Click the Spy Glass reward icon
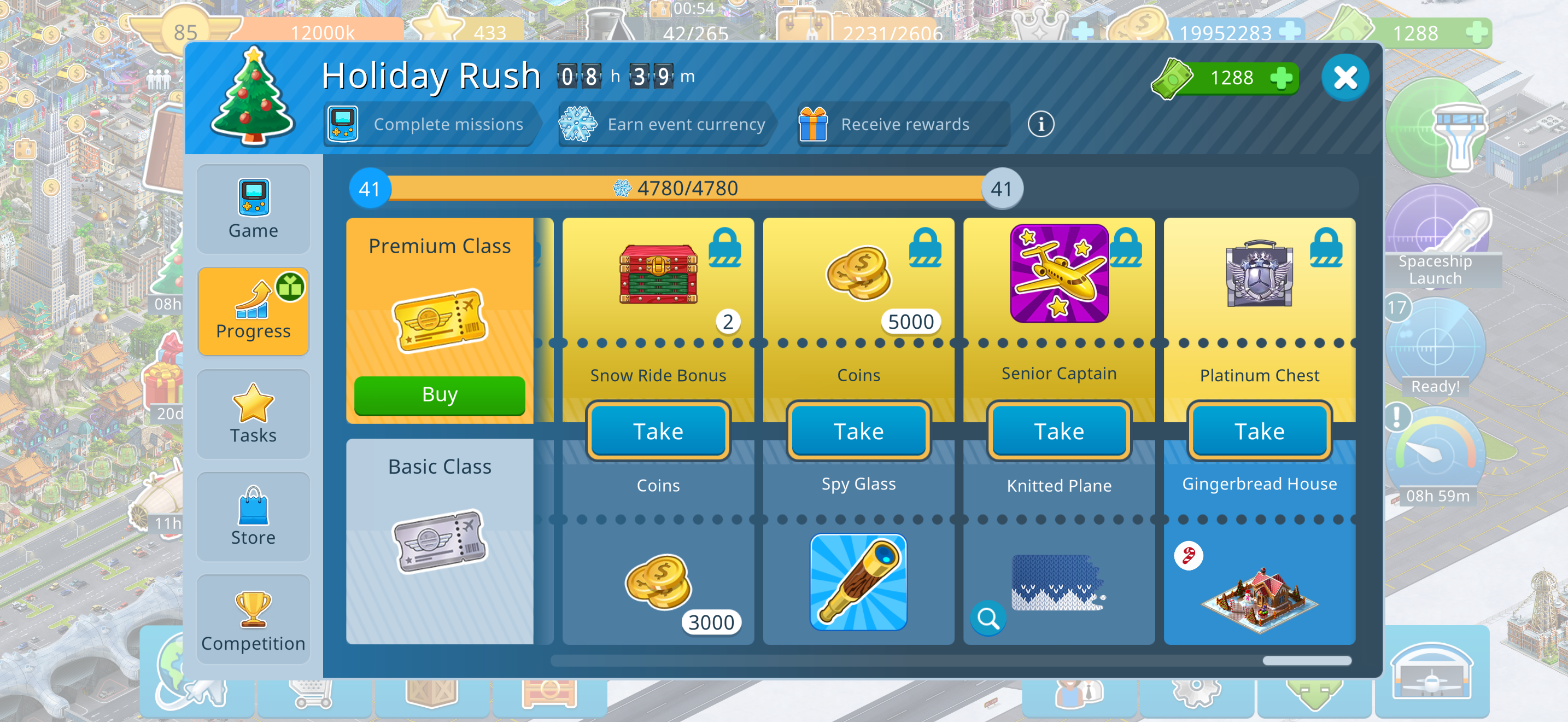The width and height of the screenshot is (1568, 722). [x=858, y=582]
